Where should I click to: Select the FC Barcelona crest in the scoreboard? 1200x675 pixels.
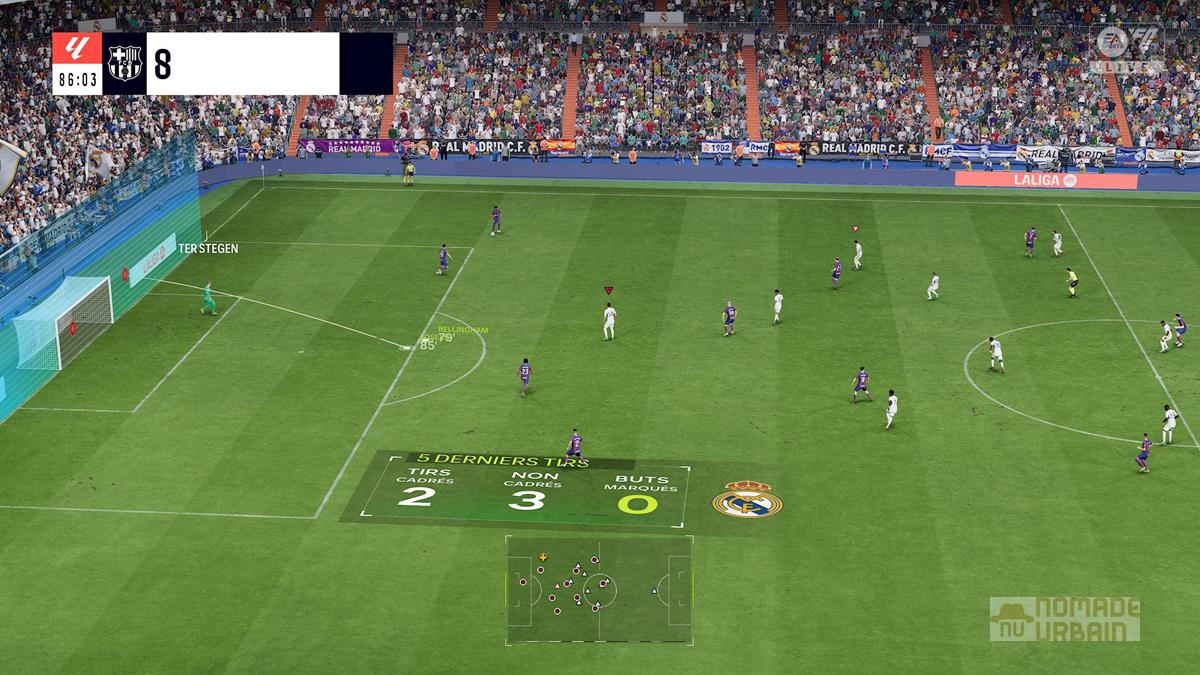tap(125, 64)
